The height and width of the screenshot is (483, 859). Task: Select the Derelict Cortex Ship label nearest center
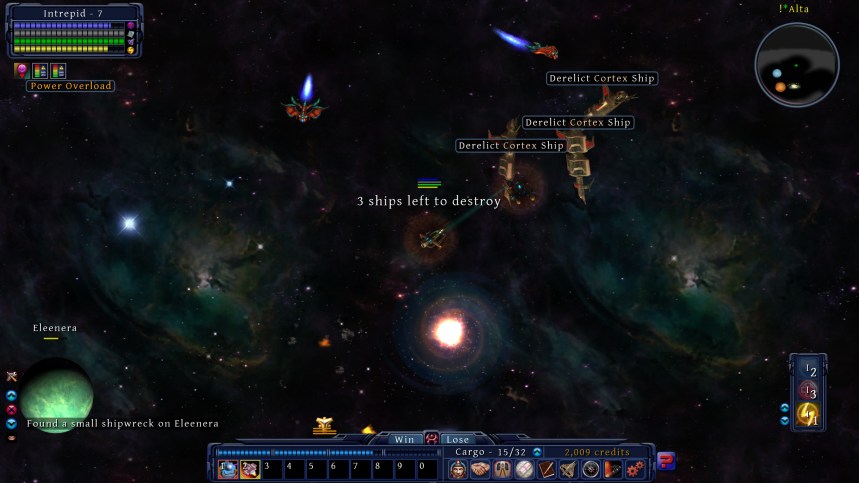pos(510,146)
